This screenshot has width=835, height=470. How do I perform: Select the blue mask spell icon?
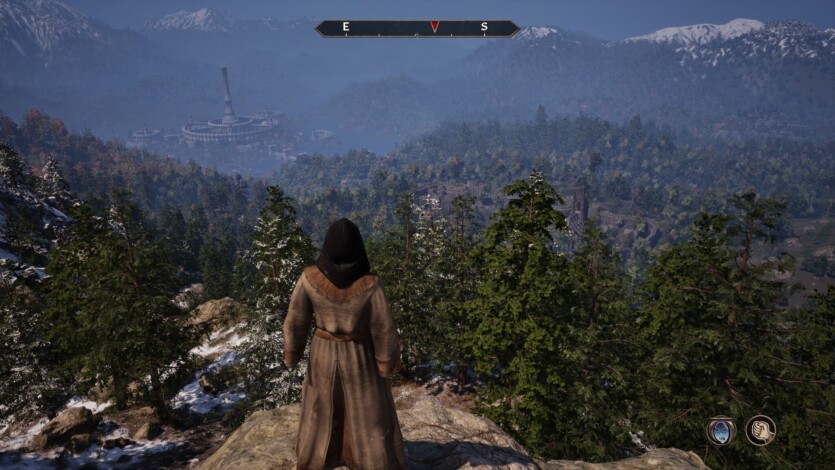[720, 430]
